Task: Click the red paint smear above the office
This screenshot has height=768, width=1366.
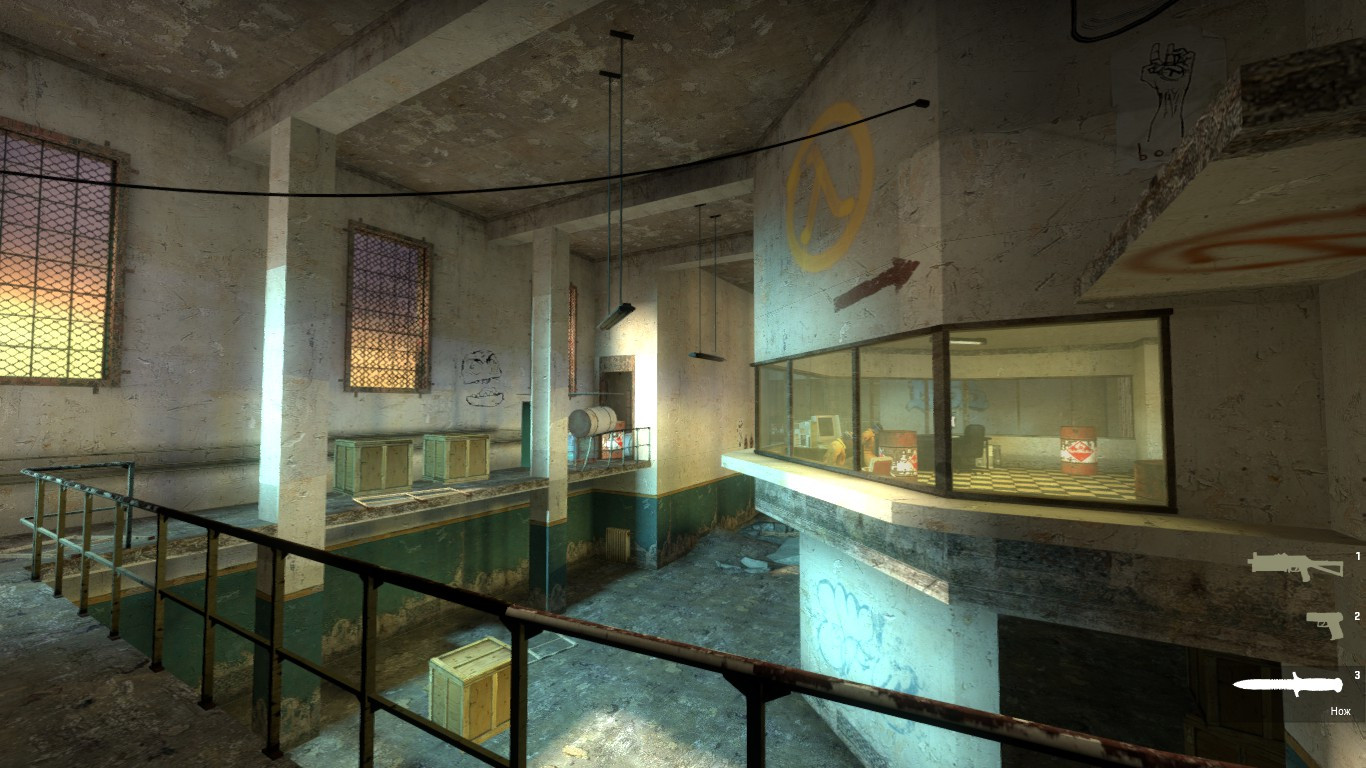Action: pyautogui.click(x=872, y=278)
